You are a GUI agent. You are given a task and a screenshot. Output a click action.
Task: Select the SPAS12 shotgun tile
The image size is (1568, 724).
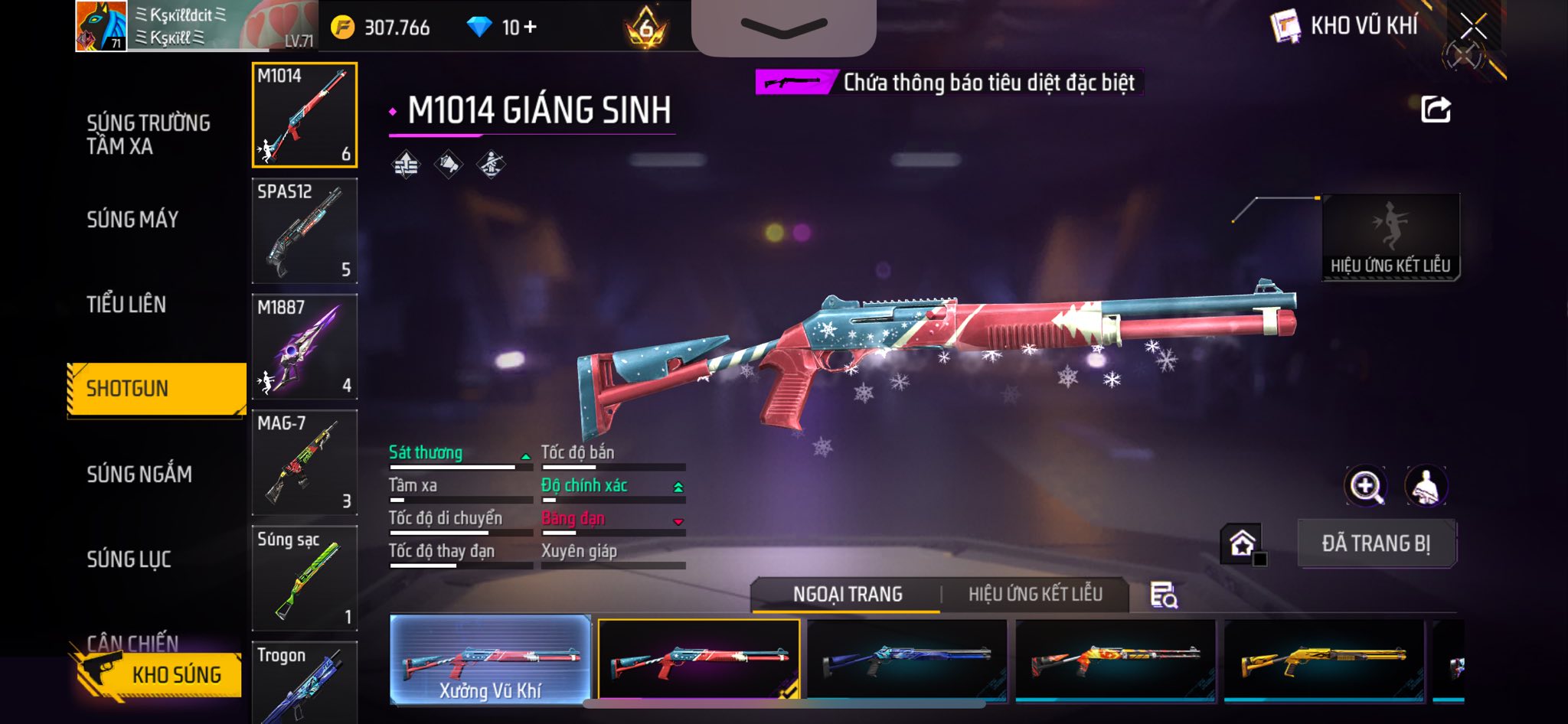[305, 231]
